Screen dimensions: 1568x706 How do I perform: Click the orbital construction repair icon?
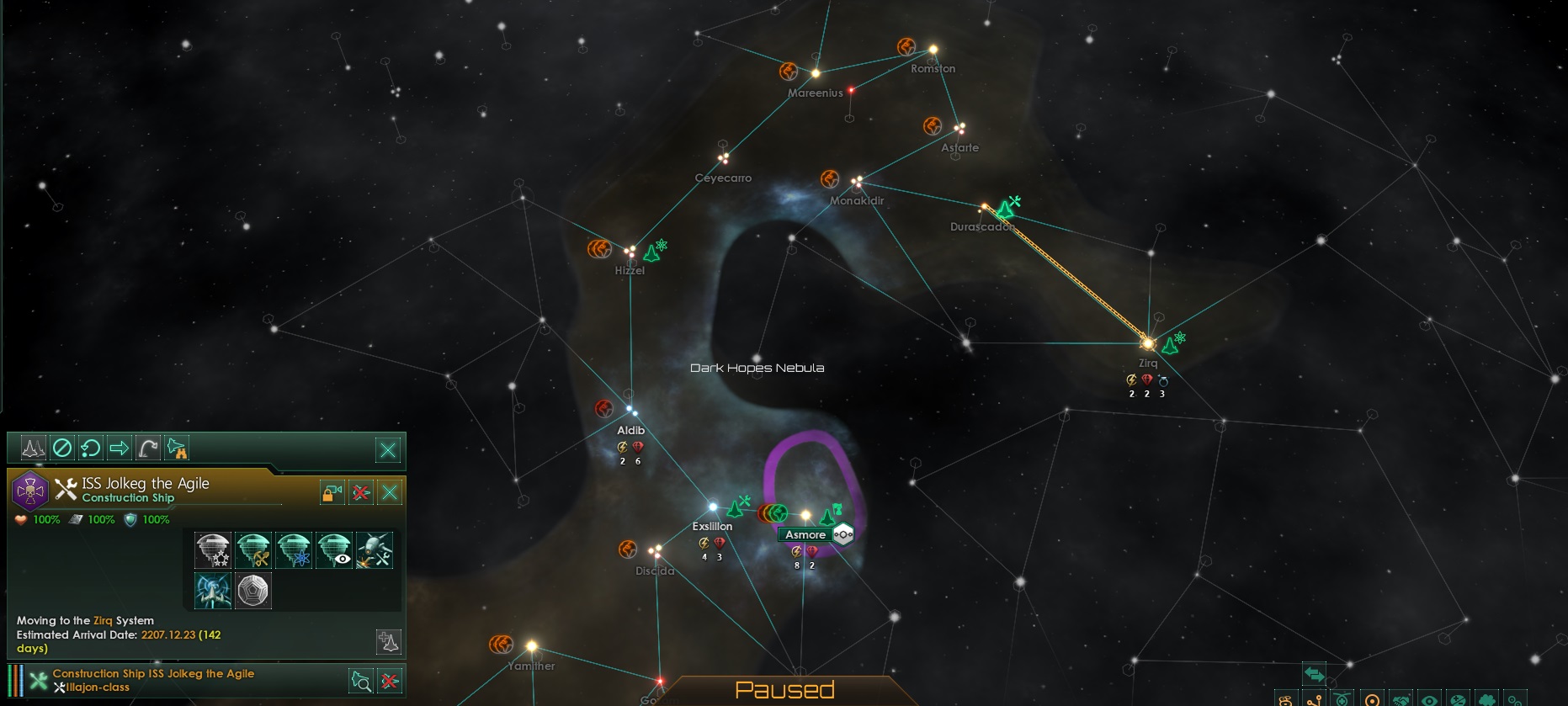coord(375,549)
